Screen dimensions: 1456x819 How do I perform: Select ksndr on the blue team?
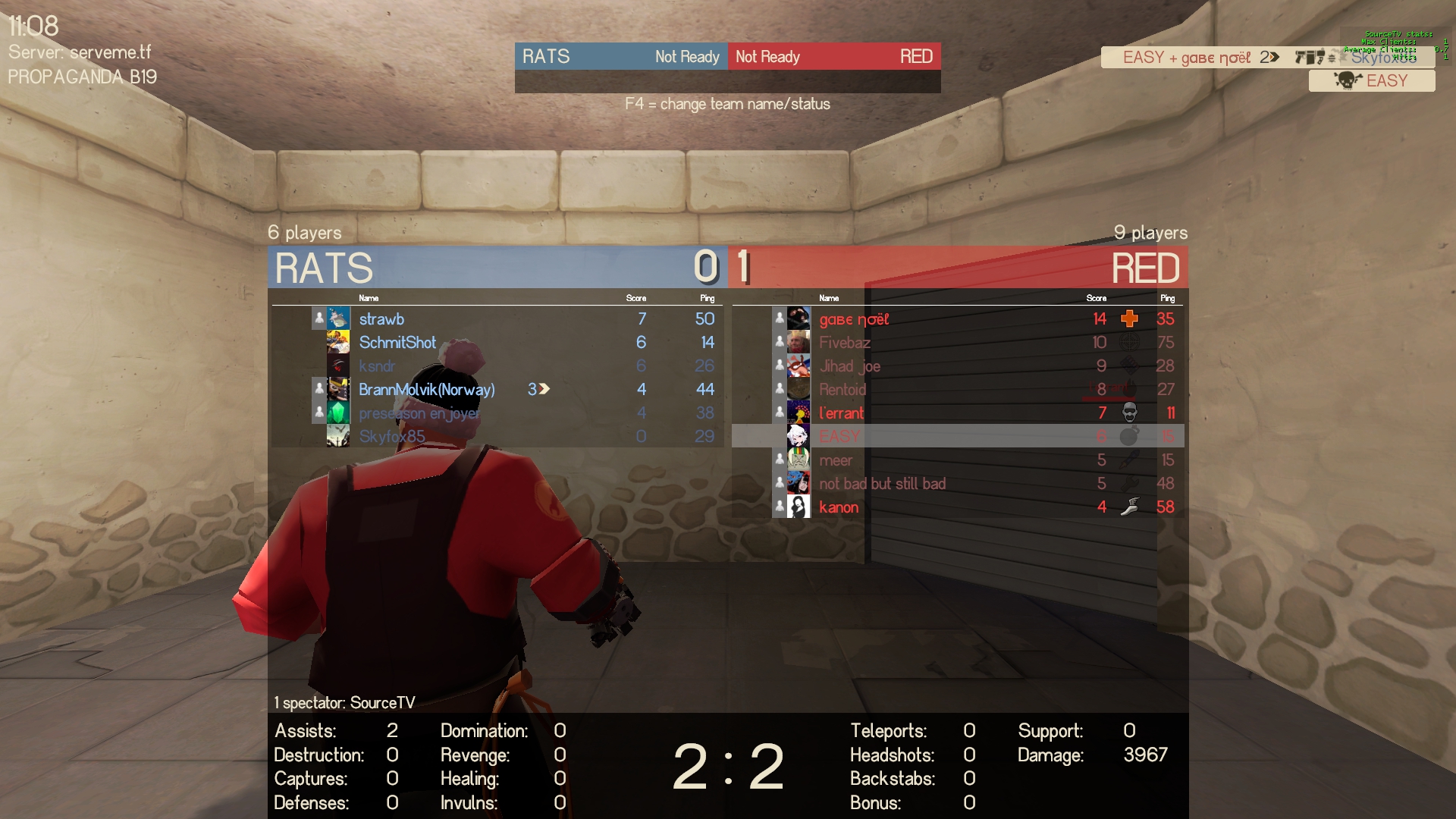click(377, 366)
